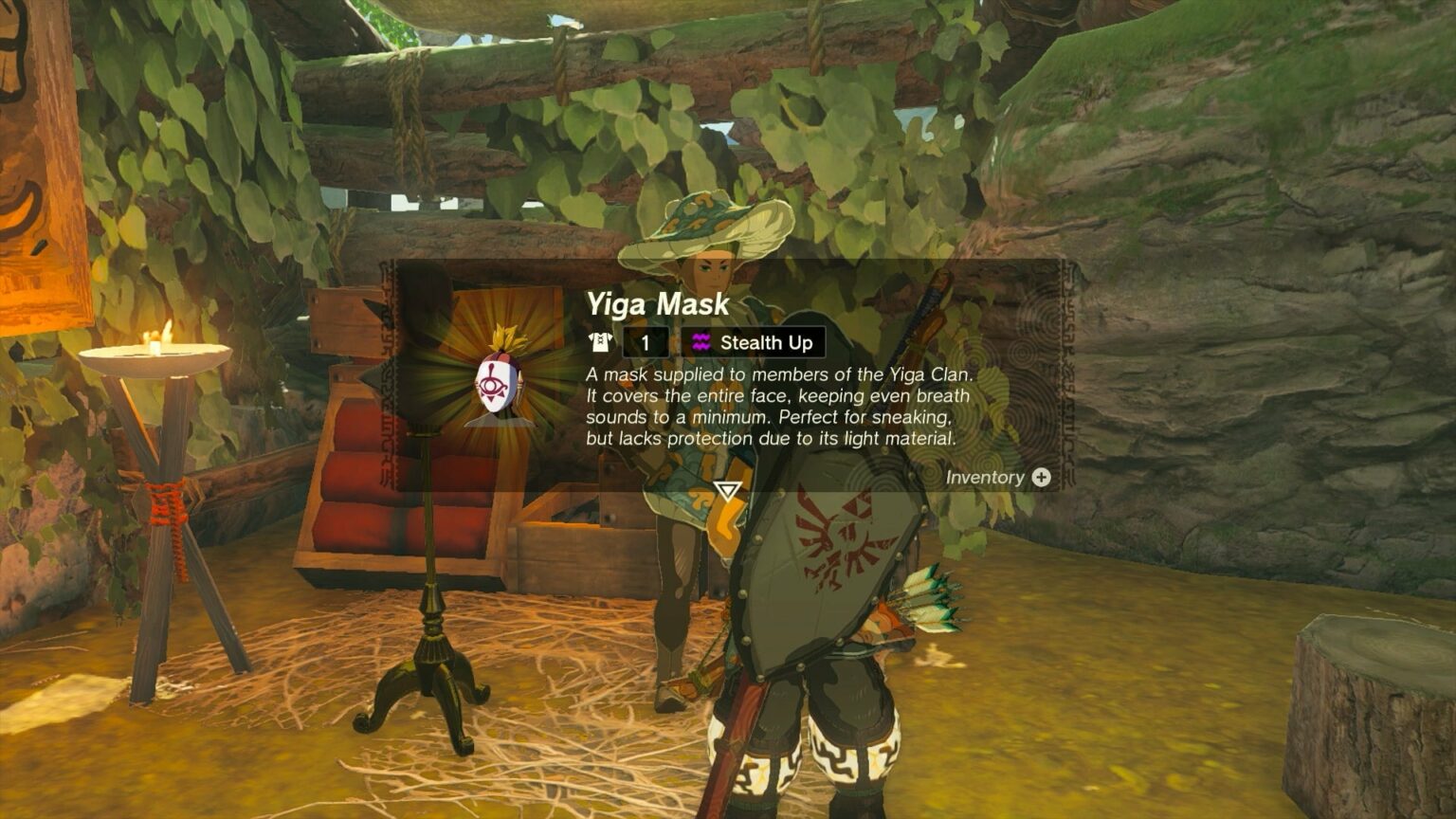Click the armor shirt icon beside the quantity
1456x819 pixels.
[601, 343]
